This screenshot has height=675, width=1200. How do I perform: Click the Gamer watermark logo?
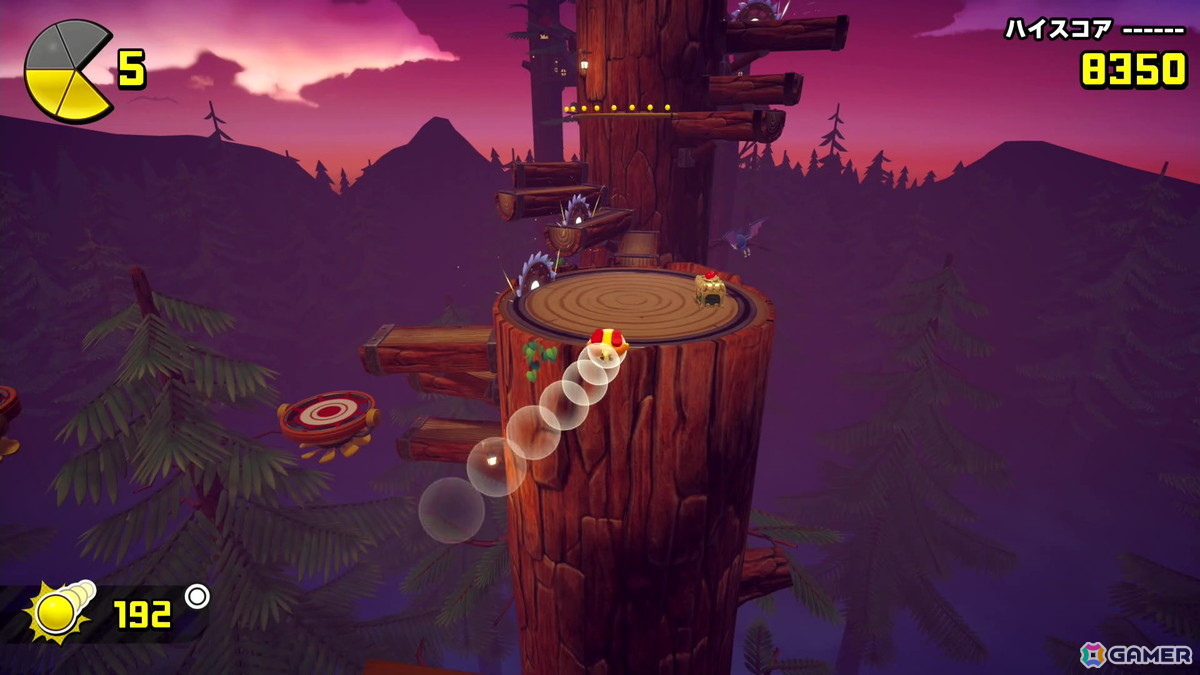click(x=1136, y=654)
